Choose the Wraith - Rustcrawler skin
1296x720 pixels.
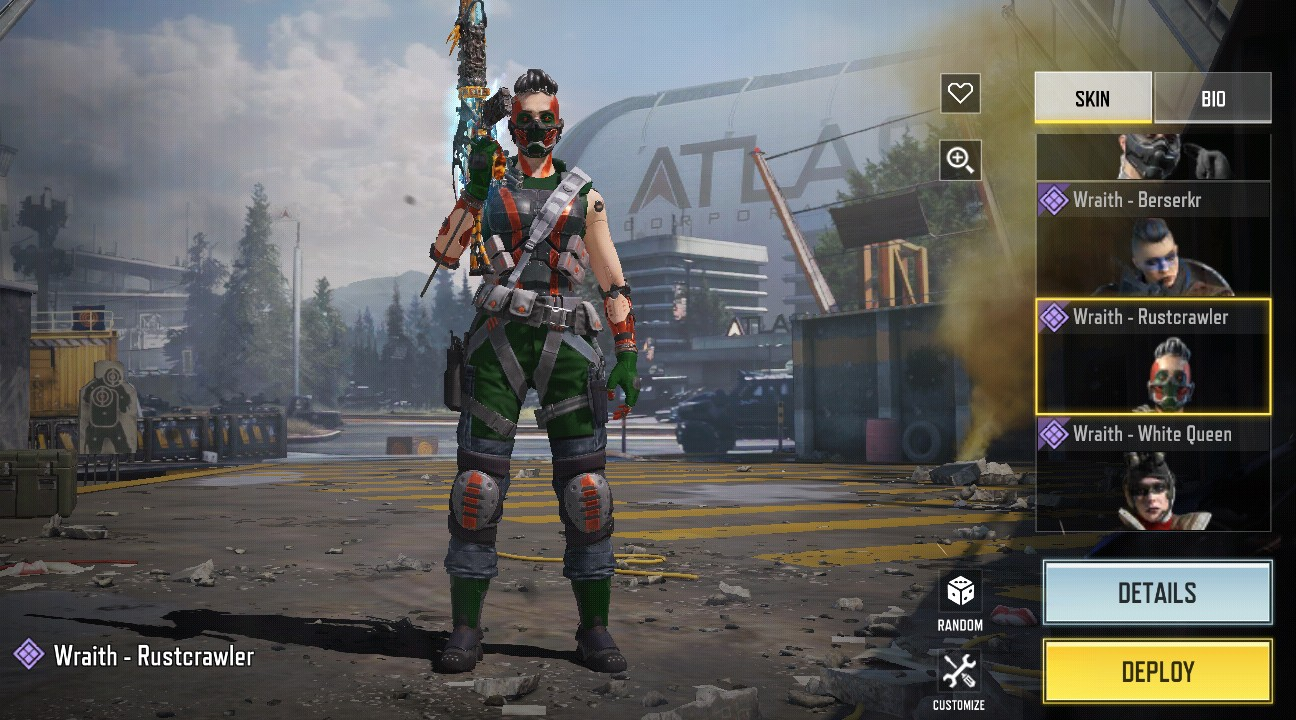[x=1153, y=357]
